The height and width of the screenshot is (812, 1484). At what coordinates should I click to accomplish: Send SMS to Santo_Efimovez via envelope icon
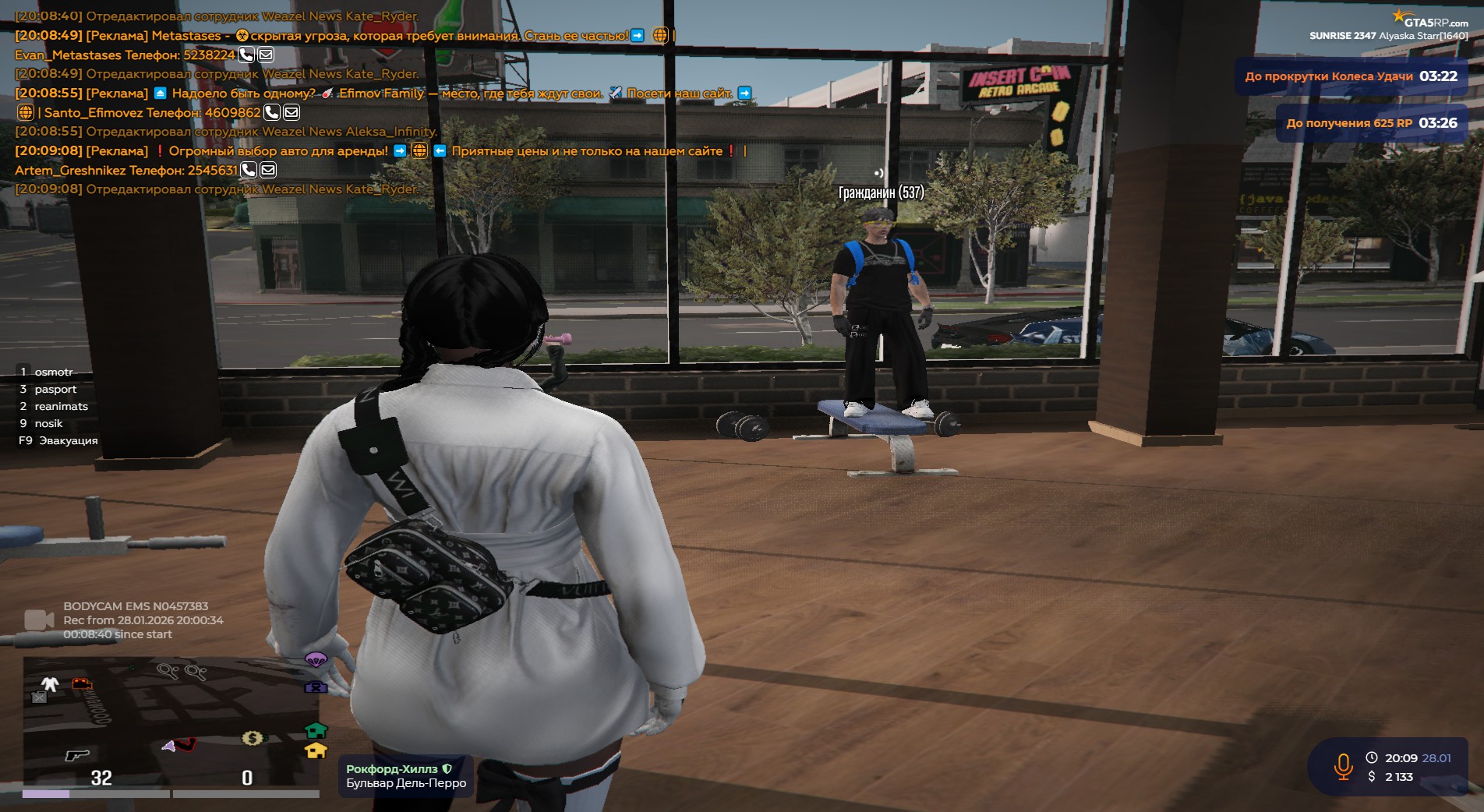coord(291,112)
